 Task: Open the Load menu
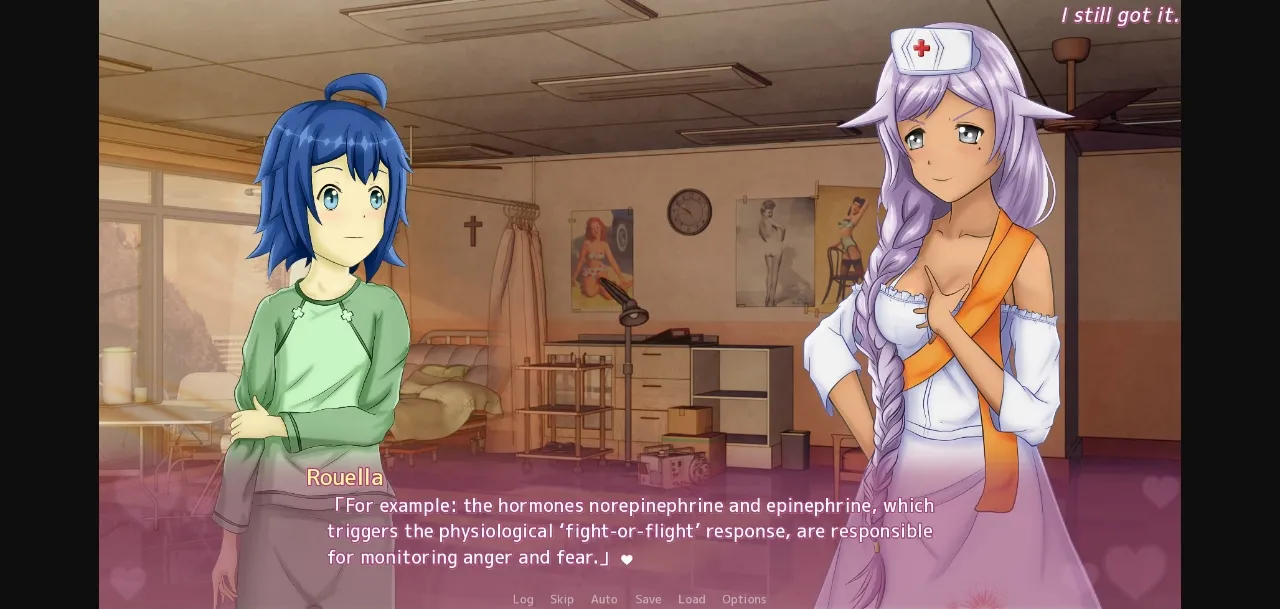click(691, 599)
